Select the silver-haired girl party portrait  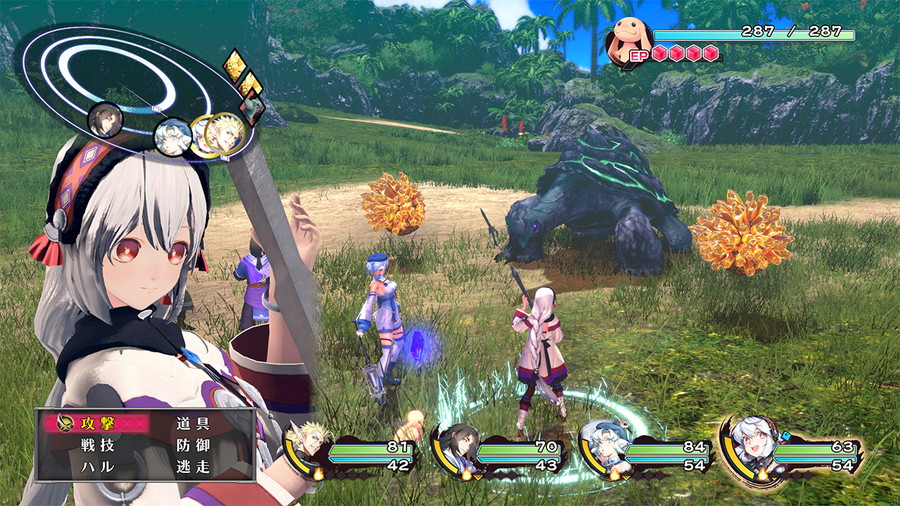point(752,443)
